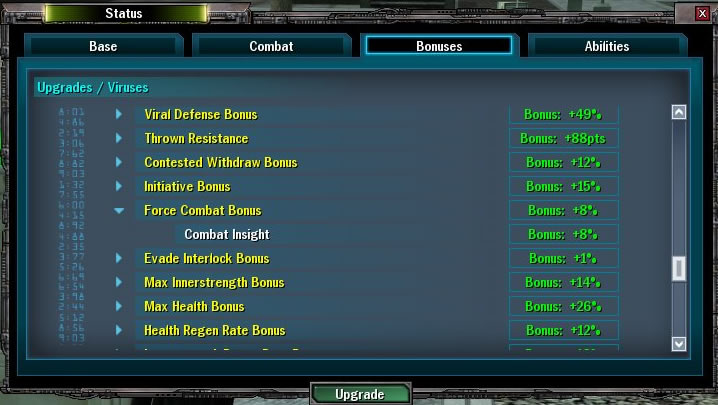Select the Combat Insight sub-entry
The height and width of the screenshot is (405, 718).
pos(227,234)
